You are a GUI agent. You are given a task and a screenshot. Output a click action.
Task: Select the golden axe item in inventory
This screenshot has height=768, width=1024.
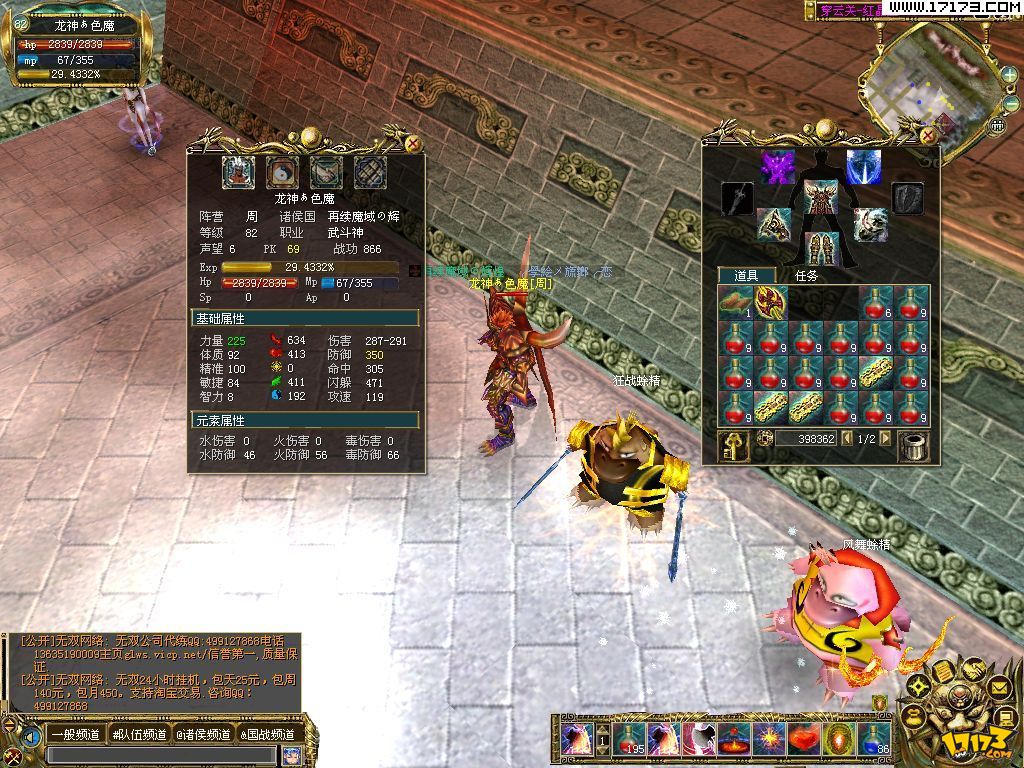coord(770,302)
